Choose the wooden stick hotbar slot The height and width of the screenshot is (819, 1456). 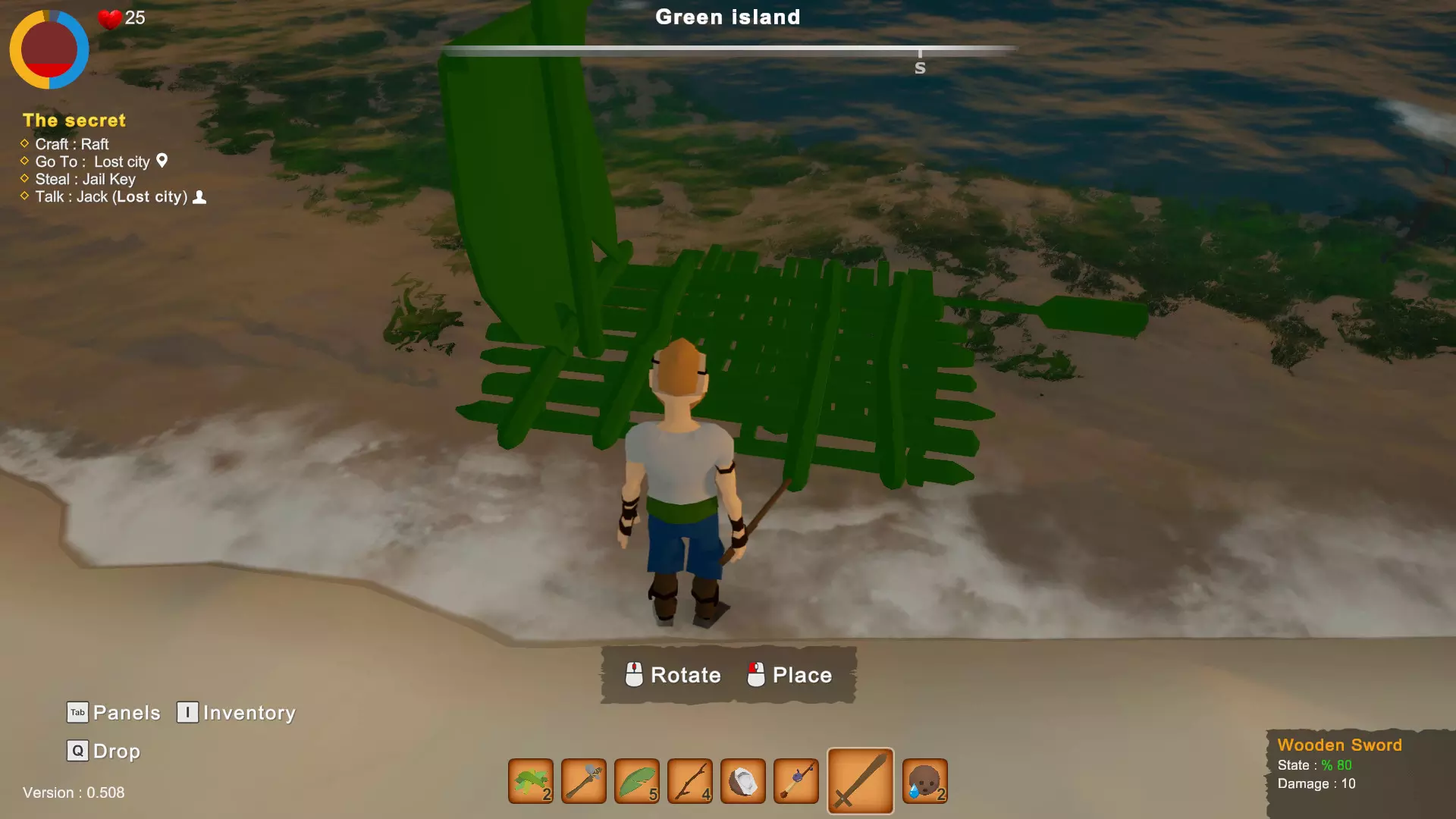click(690, 781)
